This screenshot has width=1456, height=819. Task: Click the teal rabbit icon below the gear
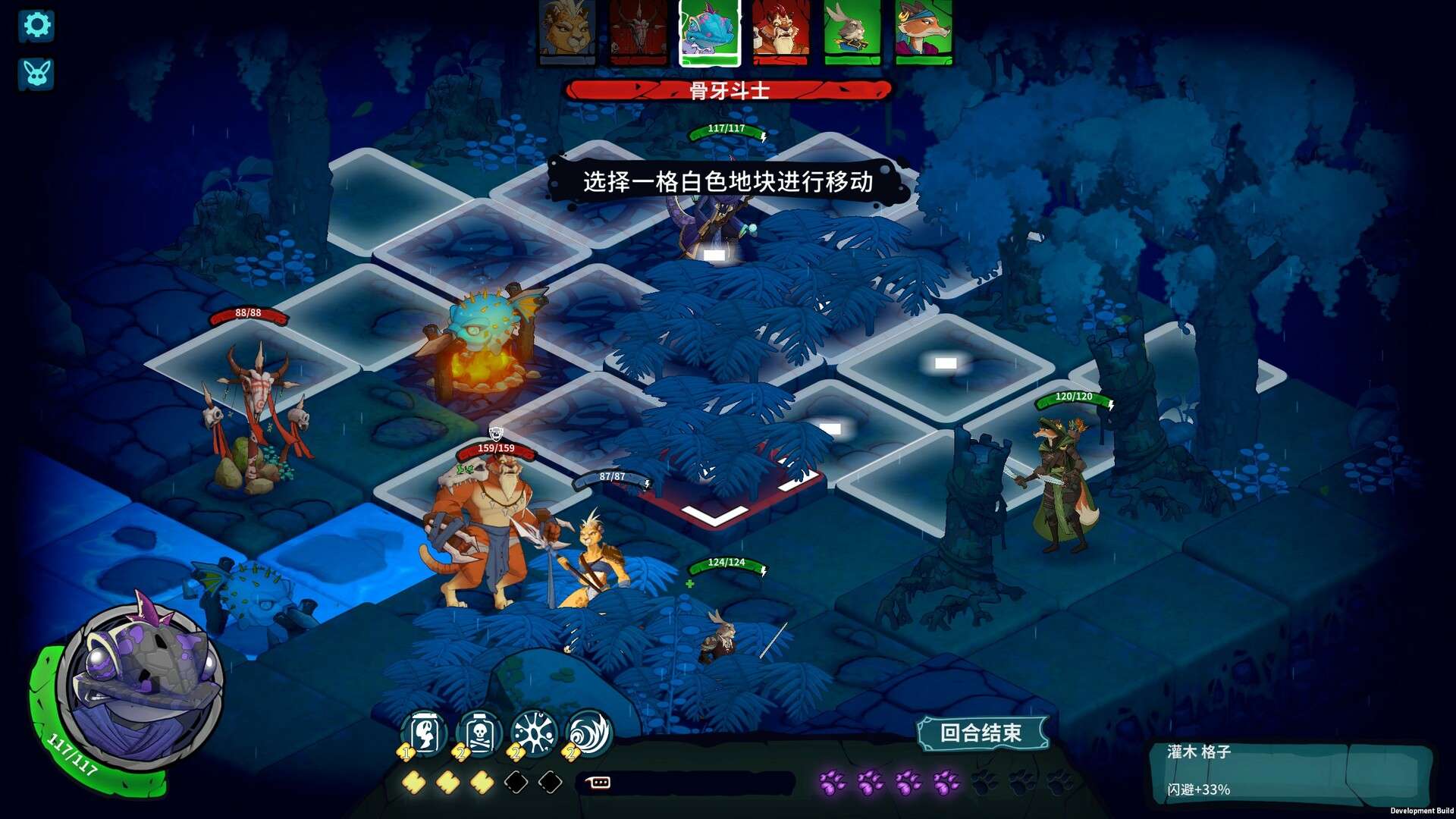pos(36,74)
